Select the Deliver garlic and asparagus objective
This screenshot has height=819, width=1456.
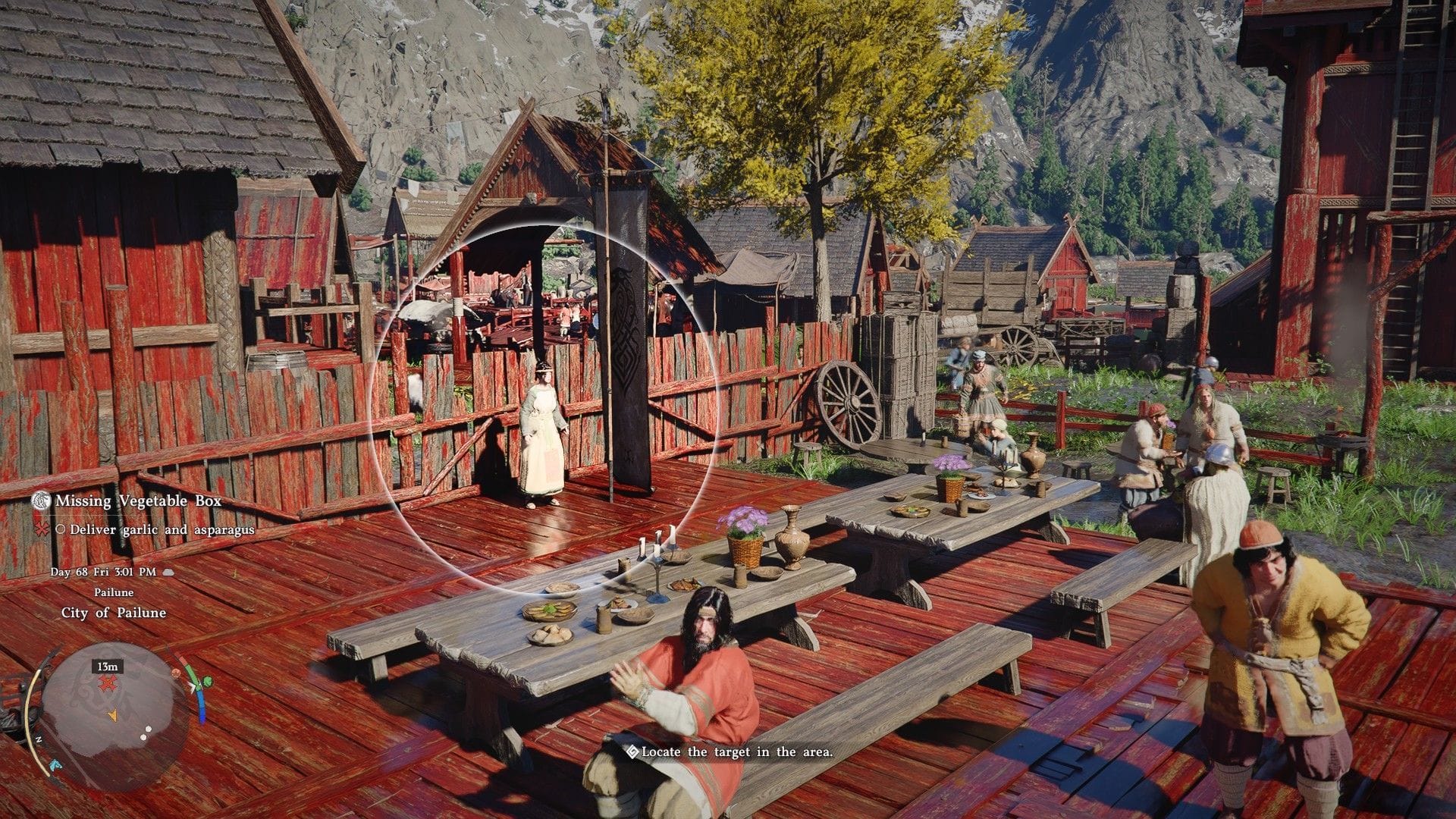[162, 529]
